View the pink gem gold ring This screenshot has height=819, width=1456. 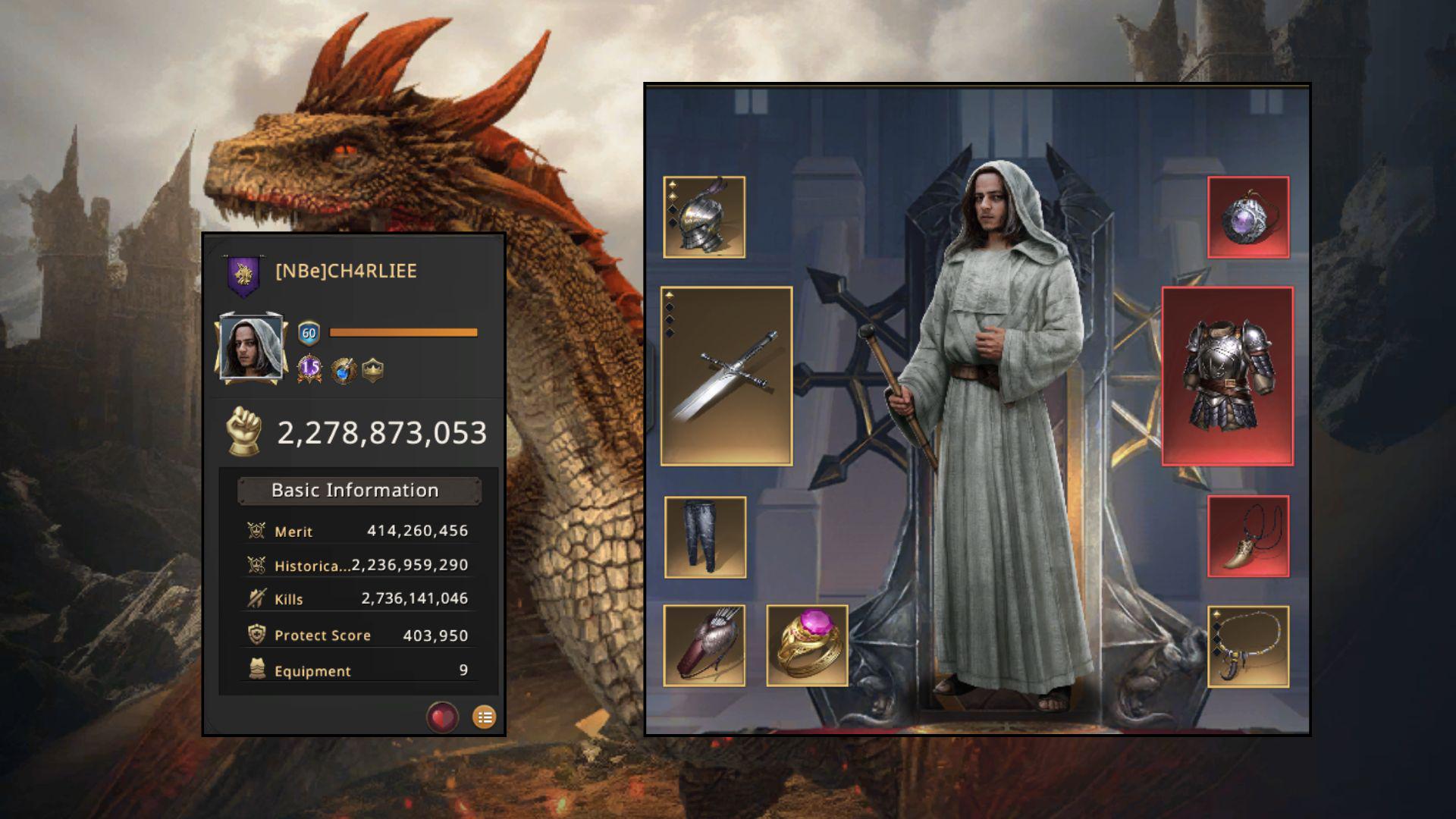tap(807, 646)
